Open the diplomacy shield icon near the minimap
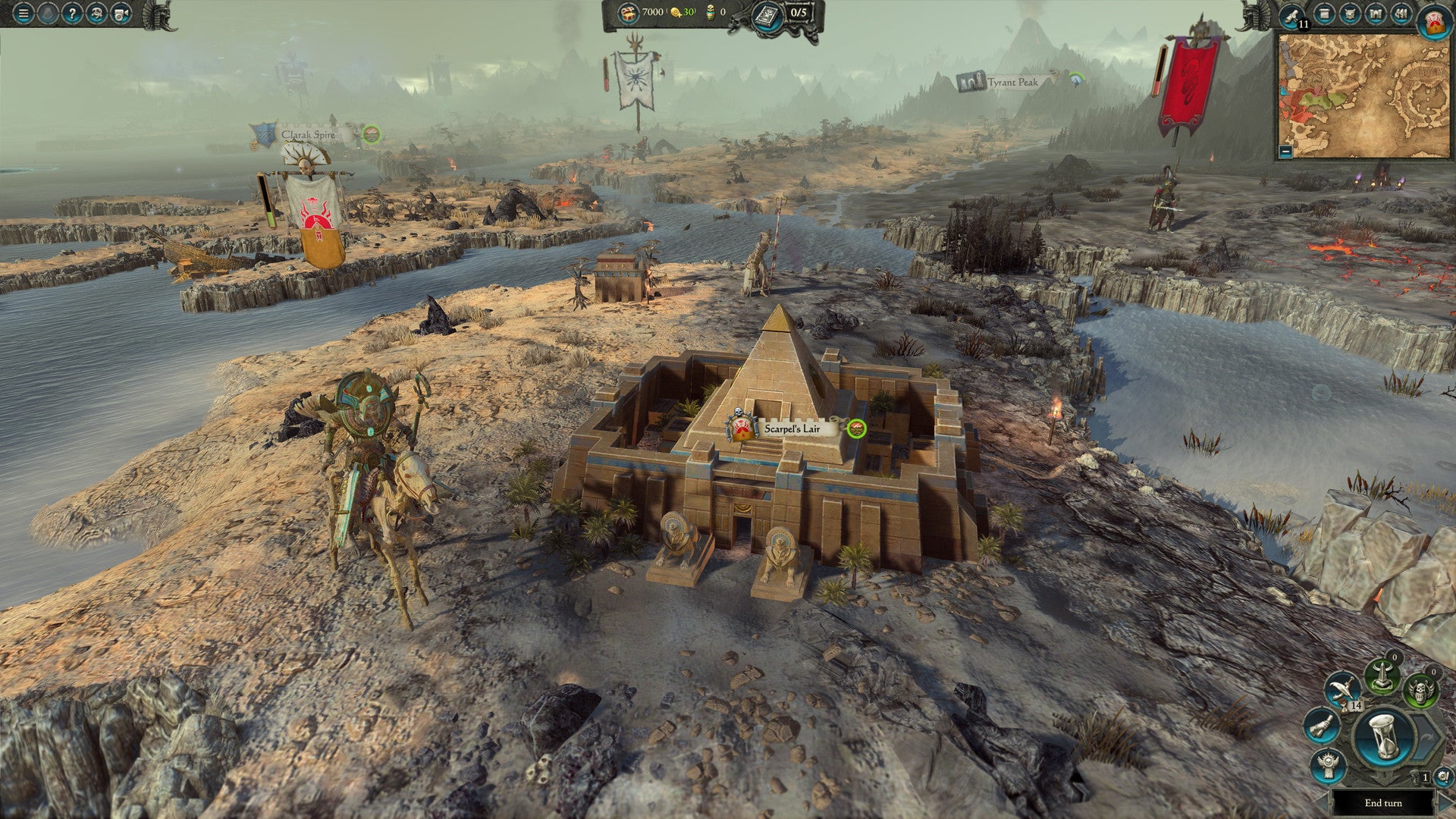This screenshot has height=819, width=1456. [x=1351, y=14]
